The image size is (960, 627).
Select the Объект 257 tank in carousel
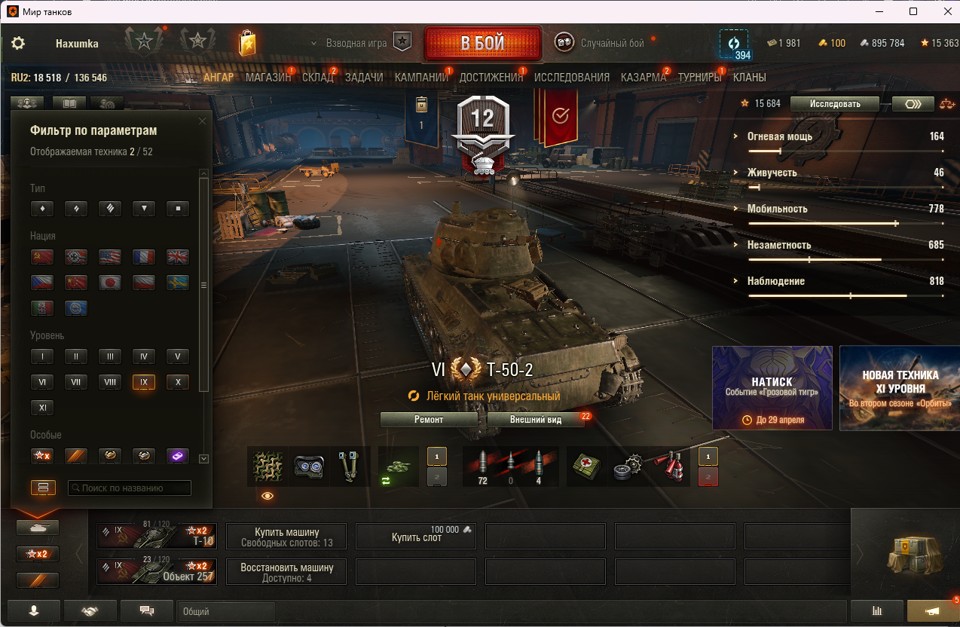coord(157,571)
